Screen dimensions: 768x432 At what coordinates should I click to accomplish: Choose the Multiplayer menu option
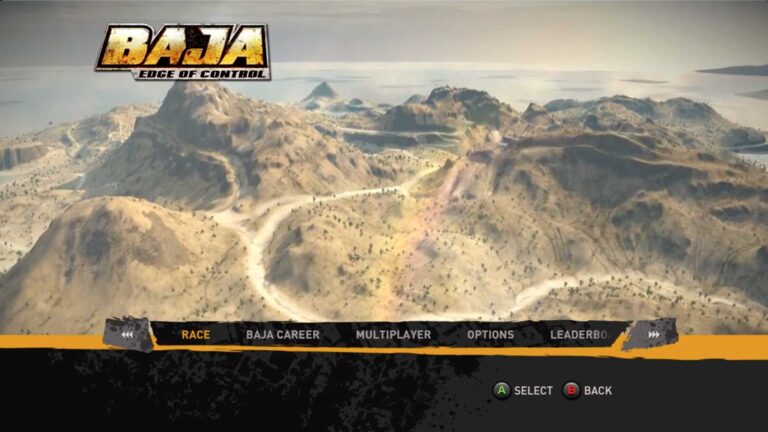tap(393, 335)
